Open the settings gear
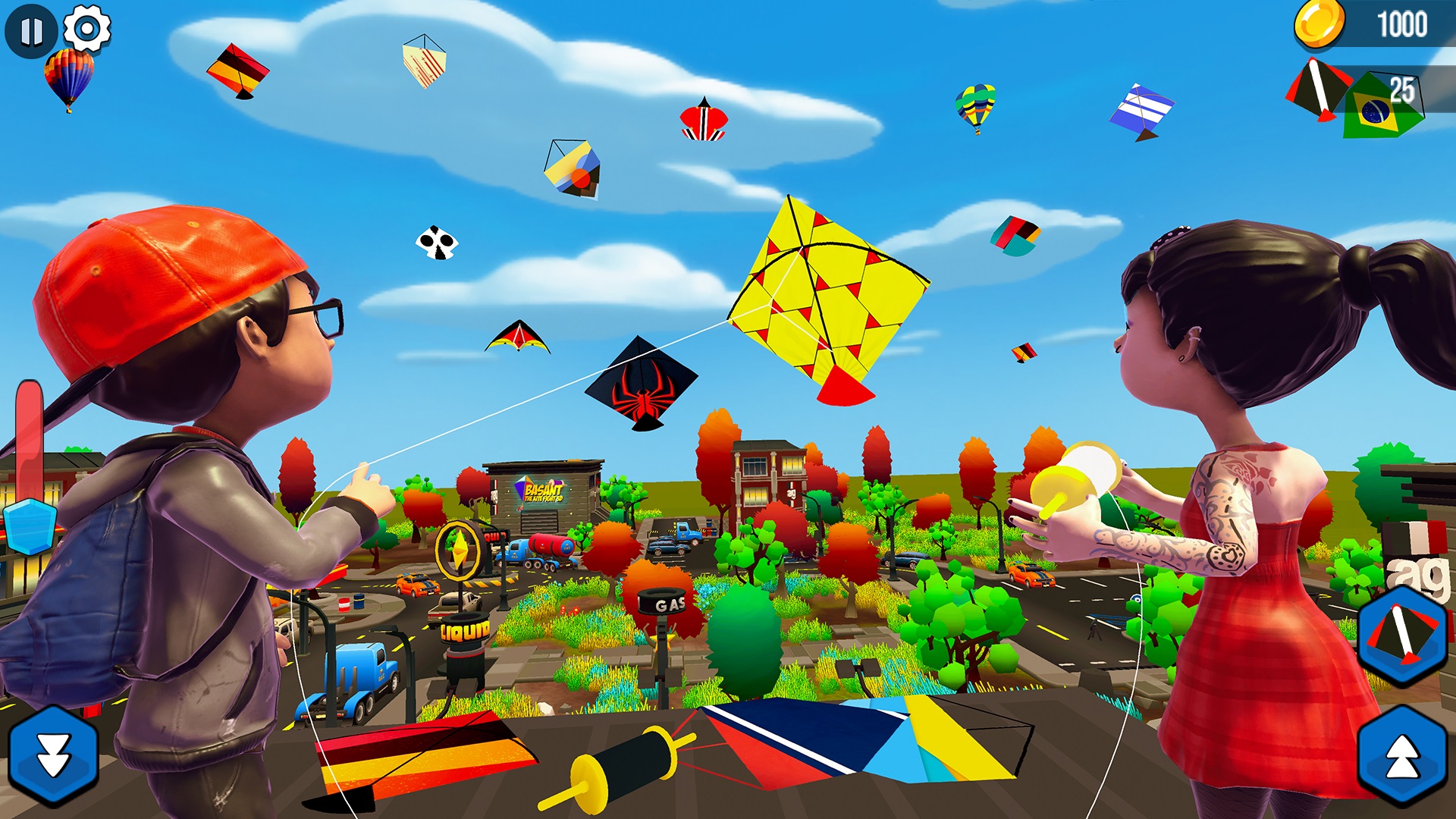Screen dimensions: 1456x819 click(x=85, y=29)
